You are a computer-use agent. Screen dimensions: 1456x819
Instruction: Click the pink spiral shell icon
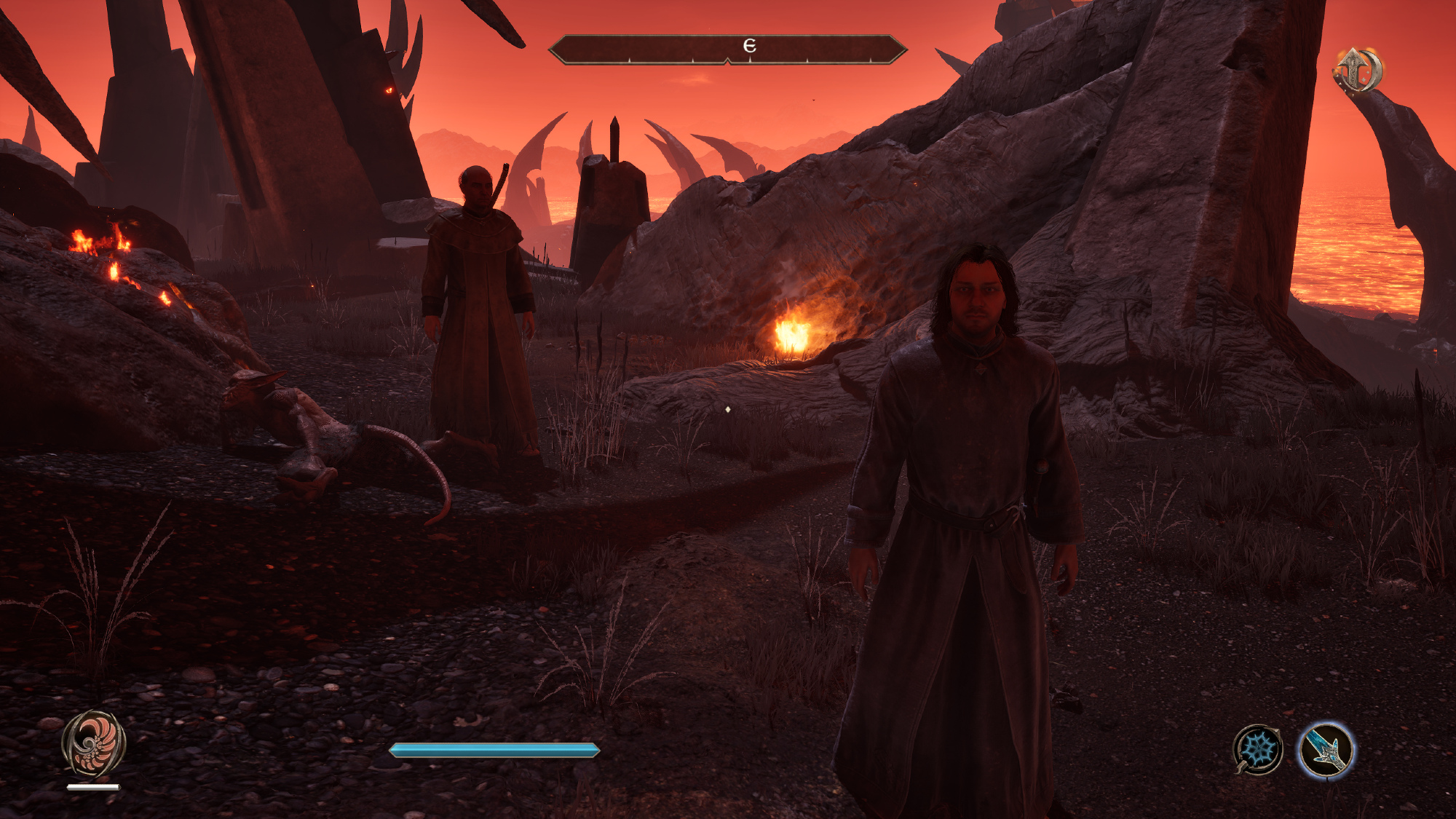coord(93,744)
